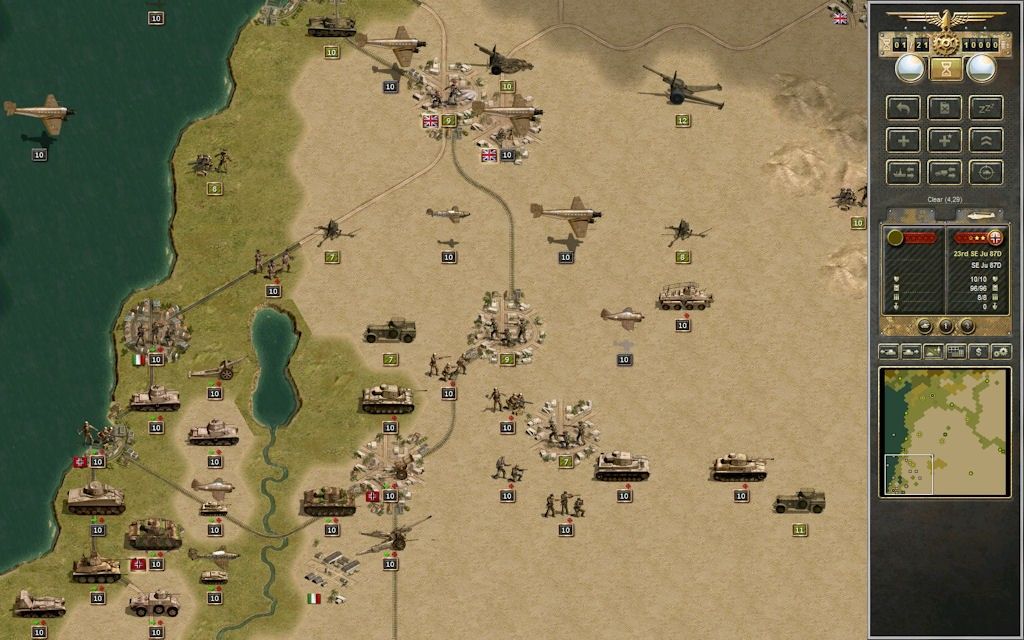Click the plain plus reinforcement button
The image size is (1024, 640).
903,140
